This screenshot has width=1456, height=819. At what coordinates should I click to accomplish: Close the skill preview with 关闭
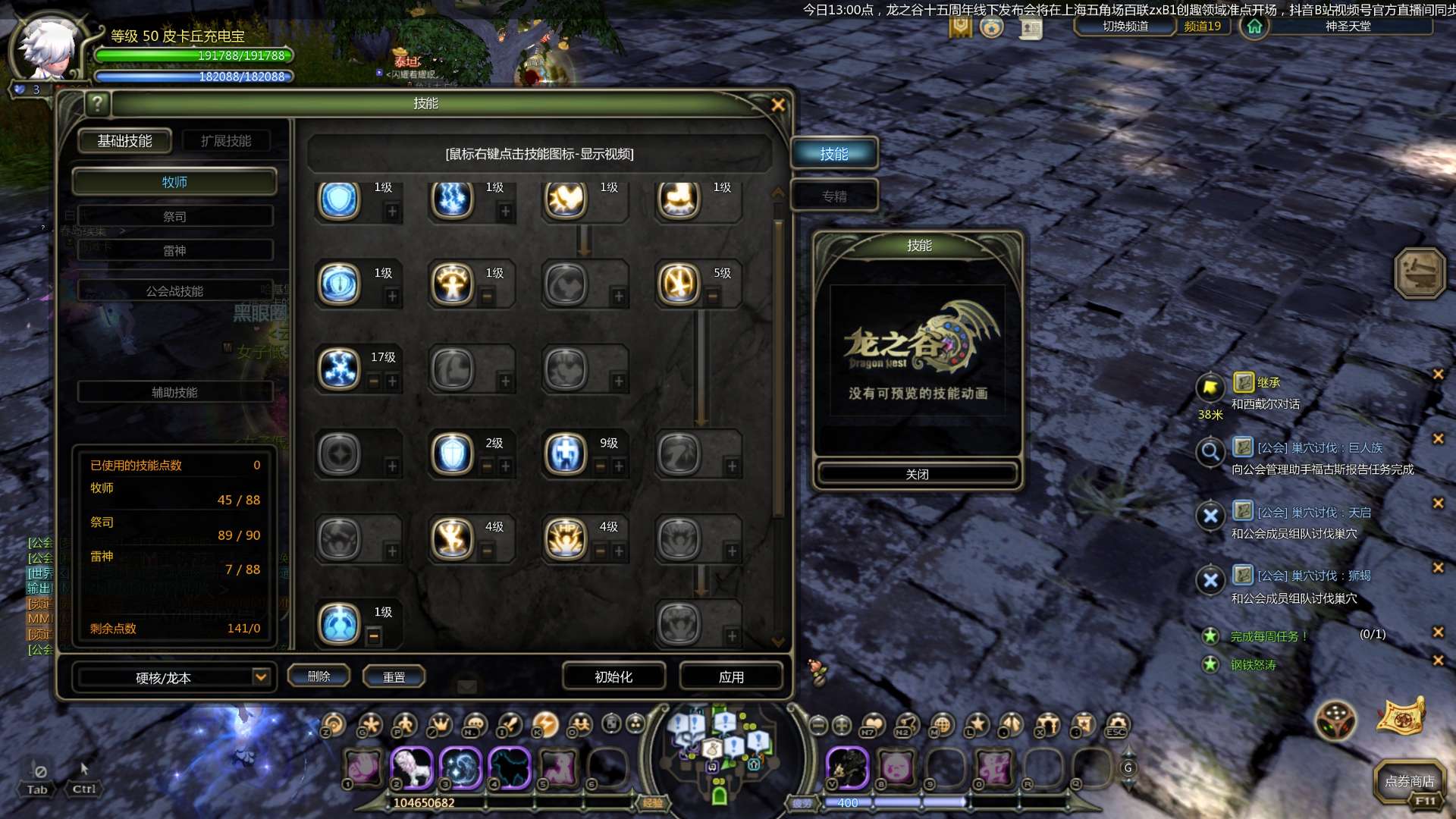coord(917,474)
